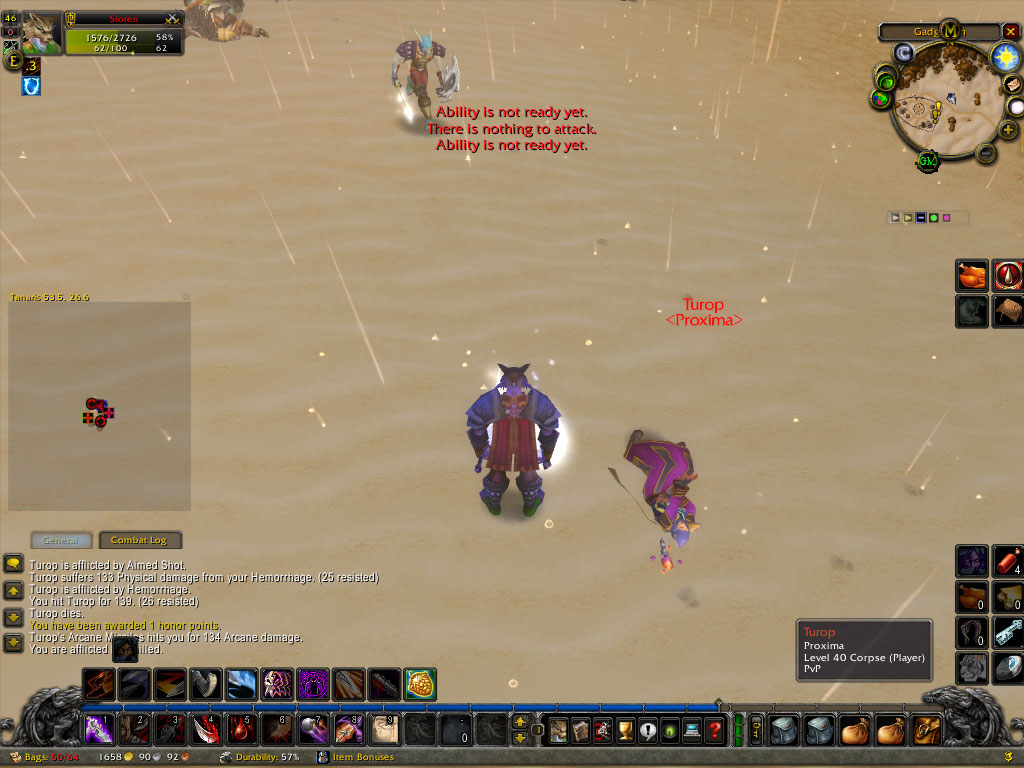Click the Storen player portrait

(x=42, y=33)
